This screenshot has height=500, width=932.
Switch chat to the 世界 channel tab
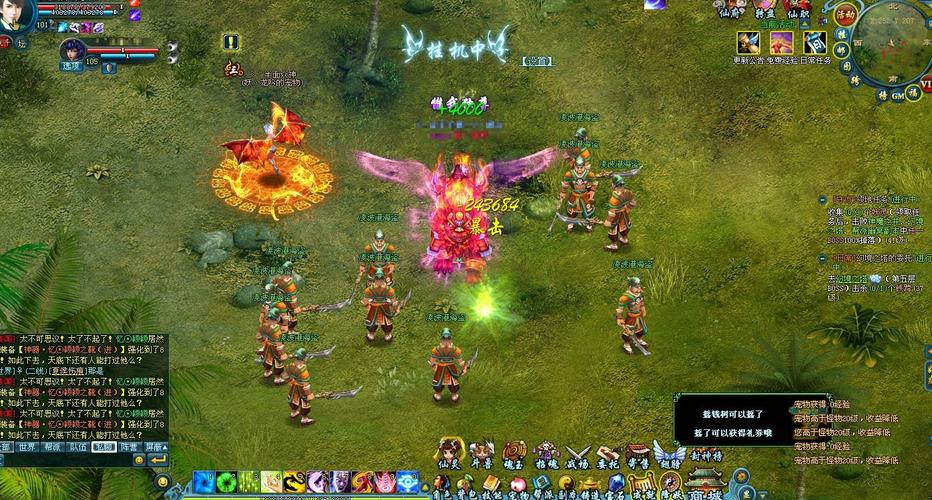(27, 448)
